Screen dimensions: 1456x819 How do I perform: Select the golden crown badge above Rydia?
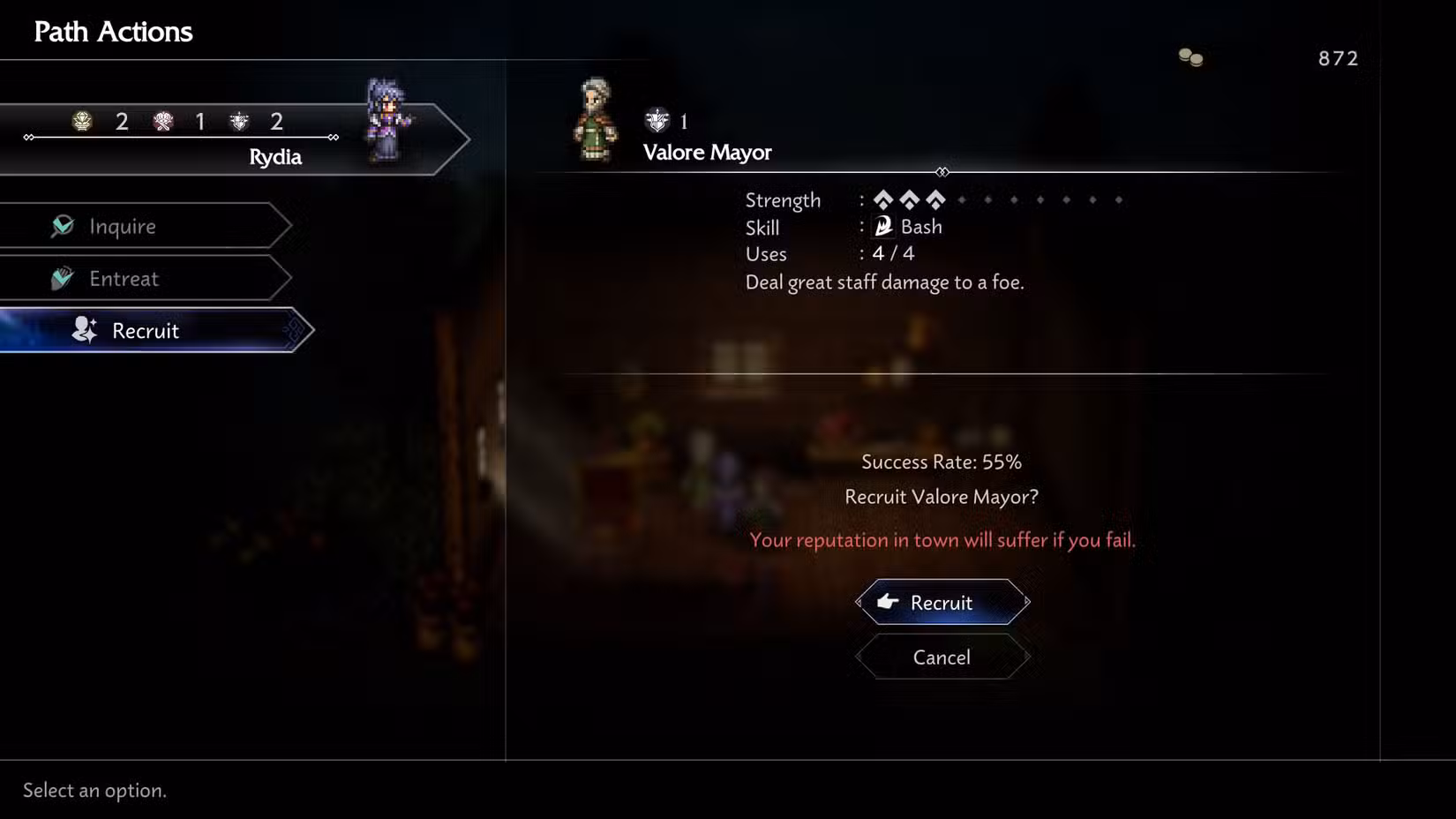click(x=80, y=122)
